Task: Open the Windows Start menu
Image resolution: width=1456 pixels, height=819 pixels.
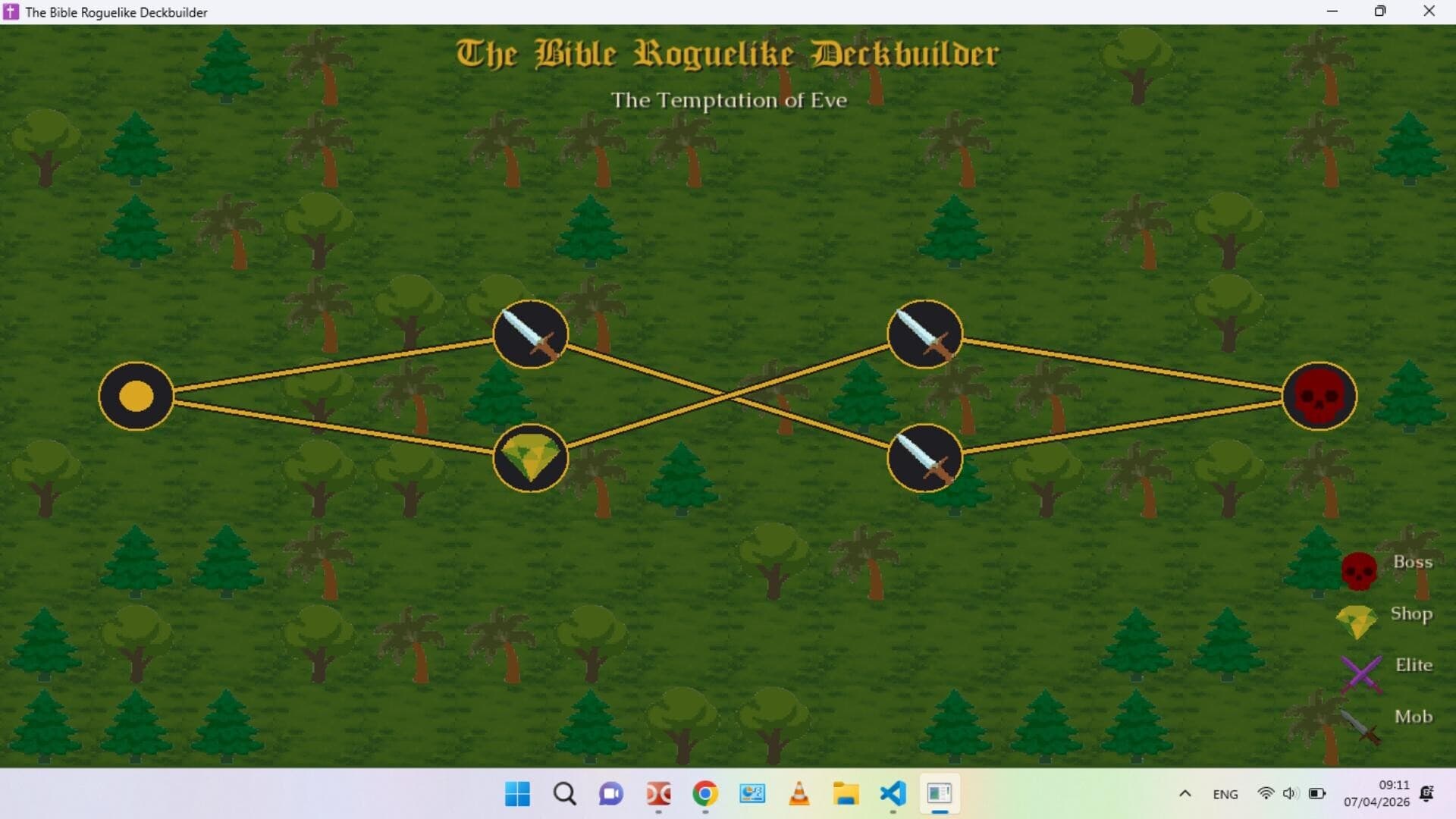Action: 516,794
